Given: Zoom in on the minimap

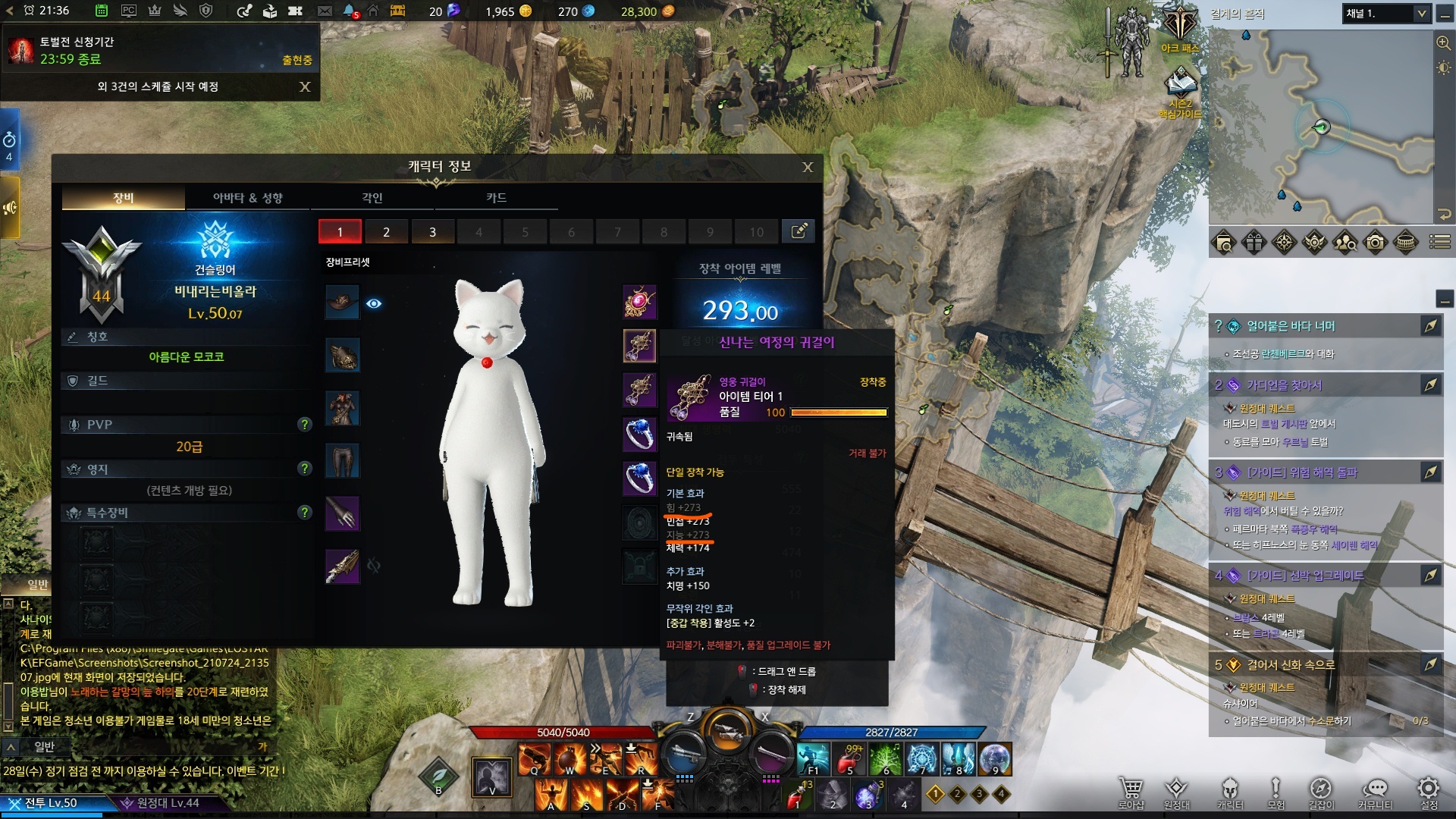Looking at the screenshot, I should (1443, 42).
